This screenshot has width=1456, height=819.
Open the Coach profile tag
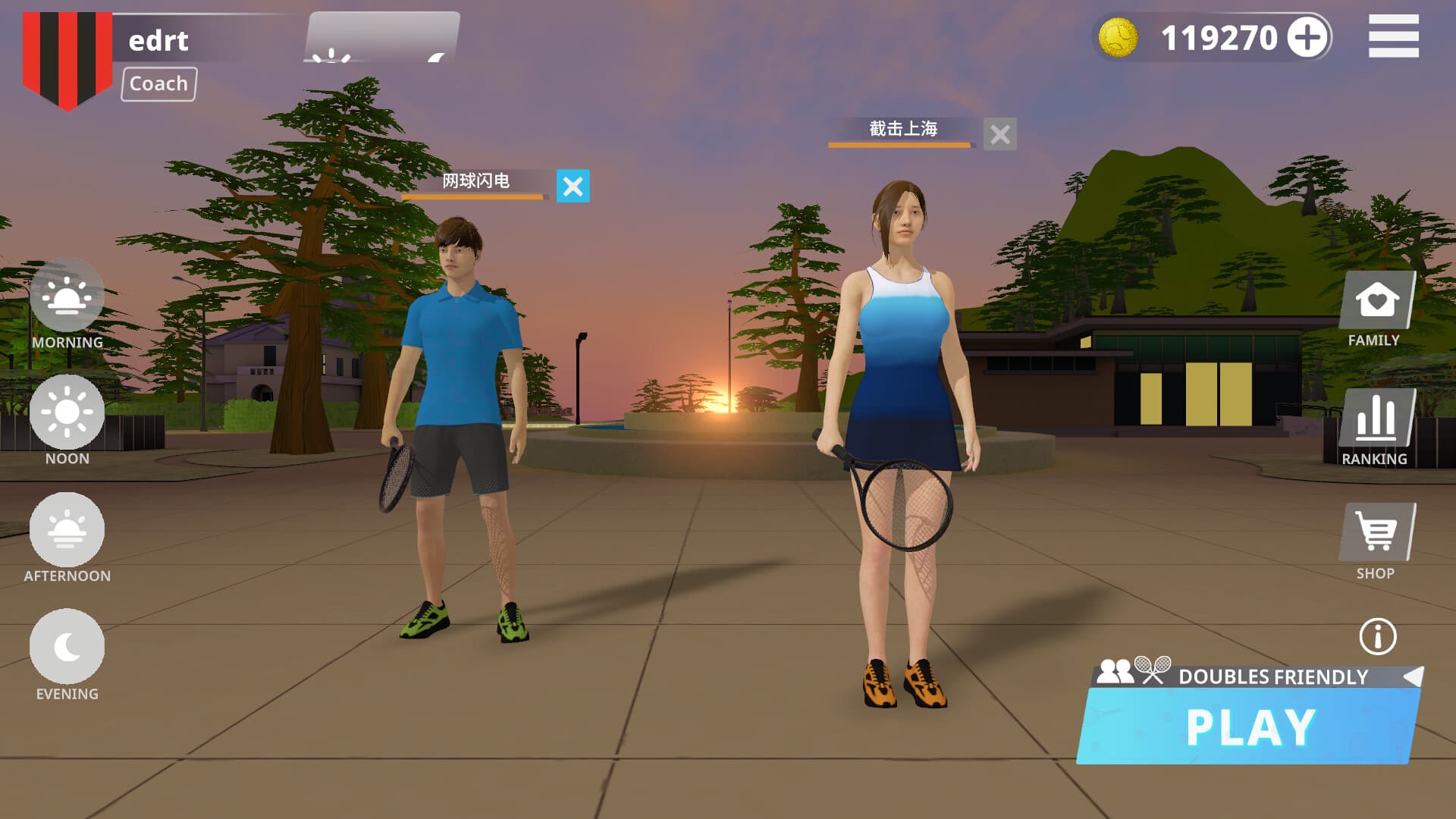click(x=158, y=83)
